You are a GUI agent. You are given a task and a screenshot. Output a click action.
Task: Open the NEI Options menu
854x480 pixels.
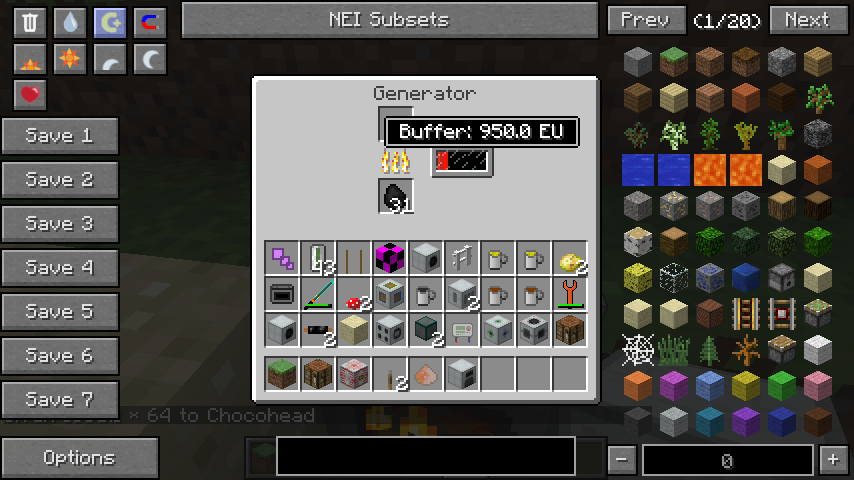tap(79, 458)
